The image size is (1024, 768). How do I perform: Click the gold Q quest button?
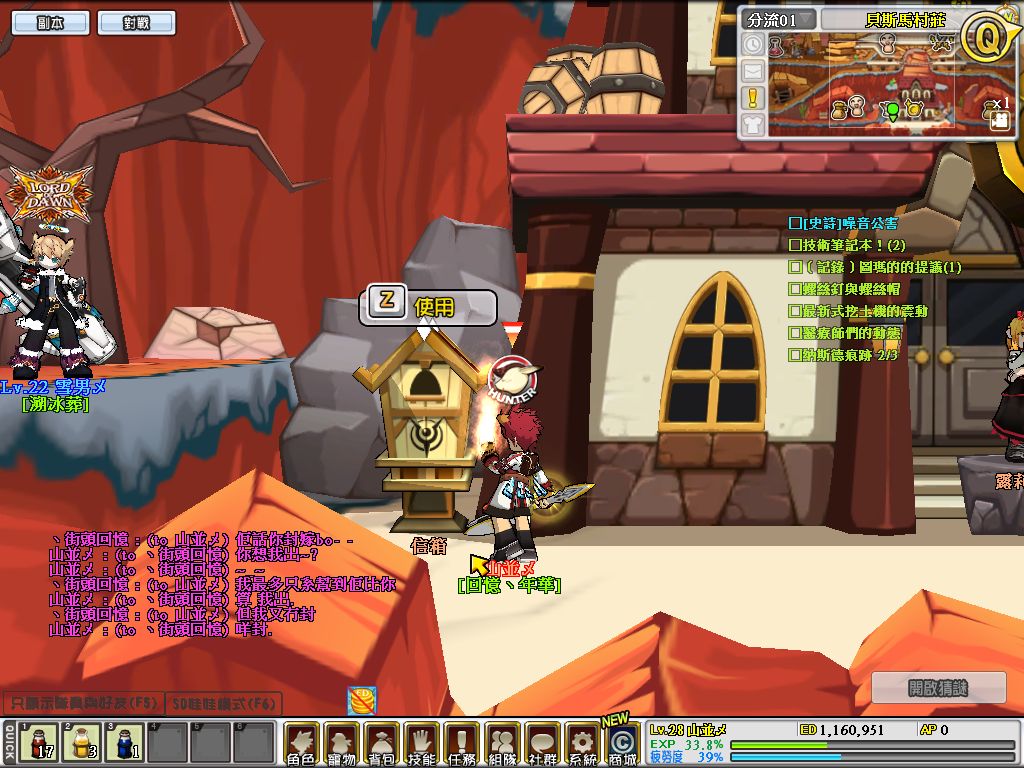pyautogui.click(x=984, y=38)
